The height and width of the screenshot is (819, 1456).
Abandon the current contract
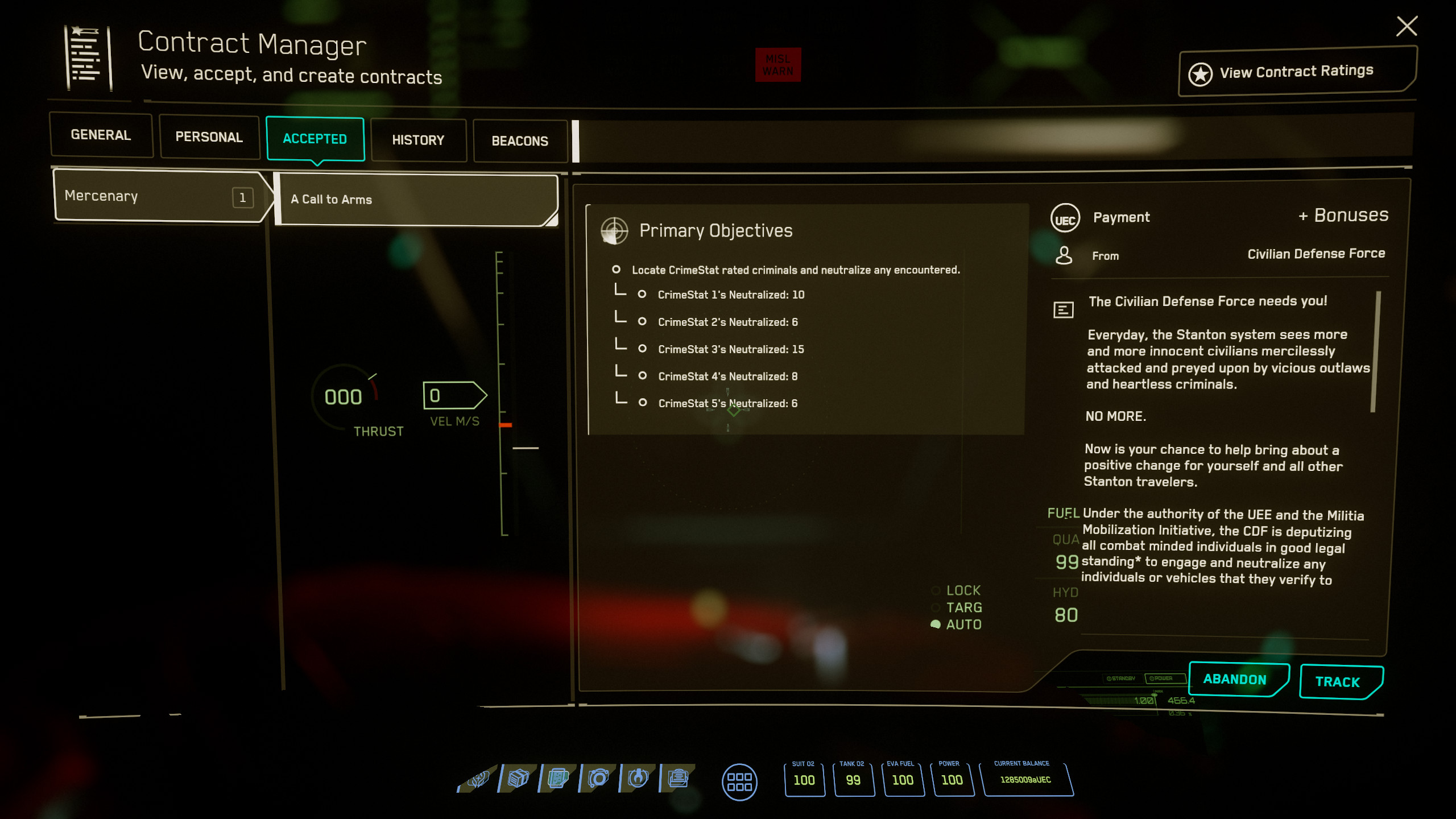click(x=1235, y=679)
